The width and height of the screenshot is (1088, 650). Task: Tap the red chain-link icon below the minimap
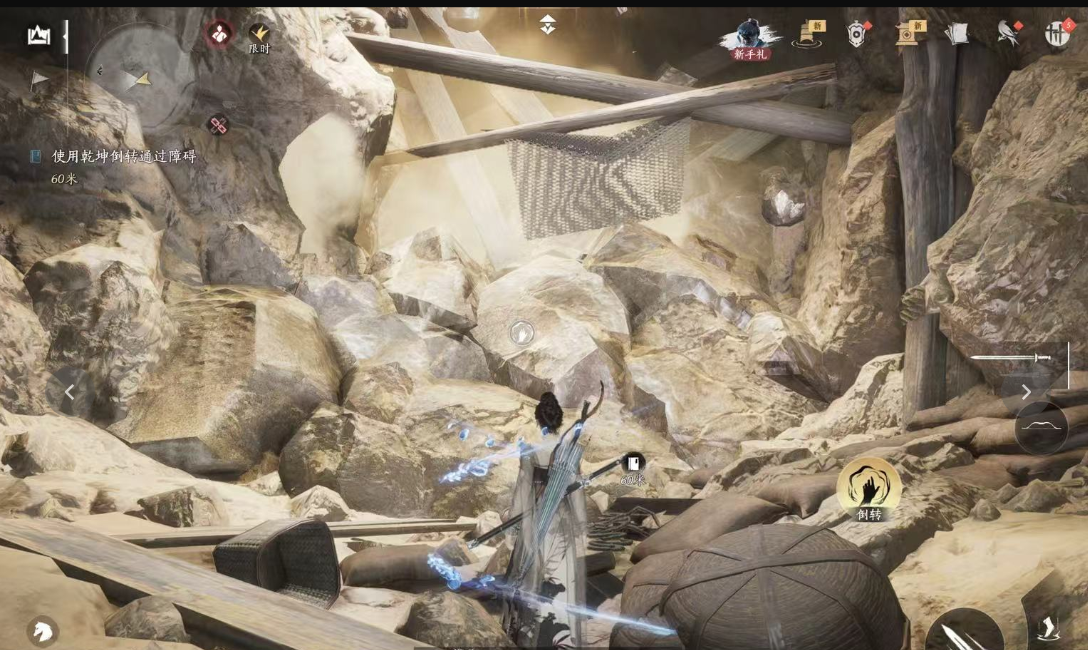(x=218, y=125)
